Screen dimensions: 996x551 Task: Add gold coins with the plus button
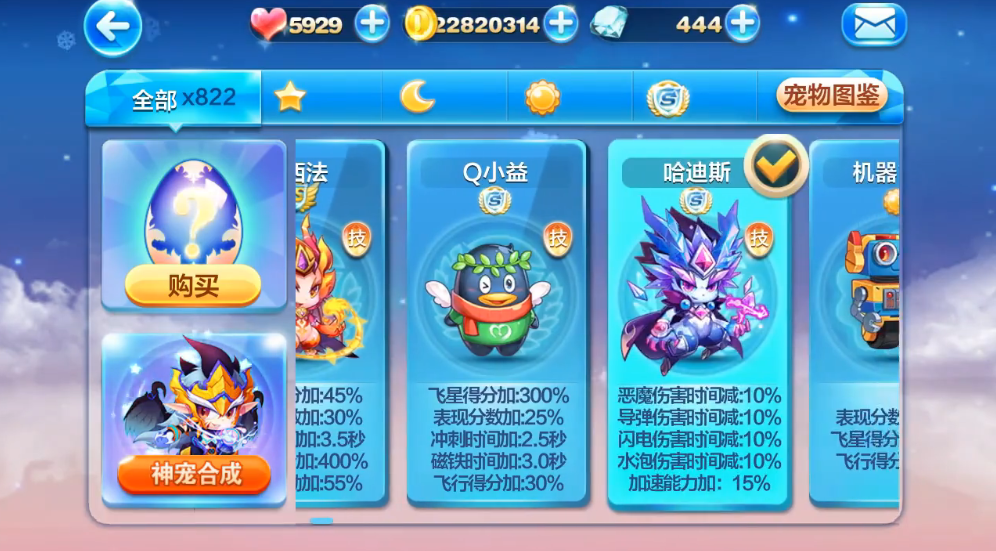pyautogui.click(x=561, y=24)
